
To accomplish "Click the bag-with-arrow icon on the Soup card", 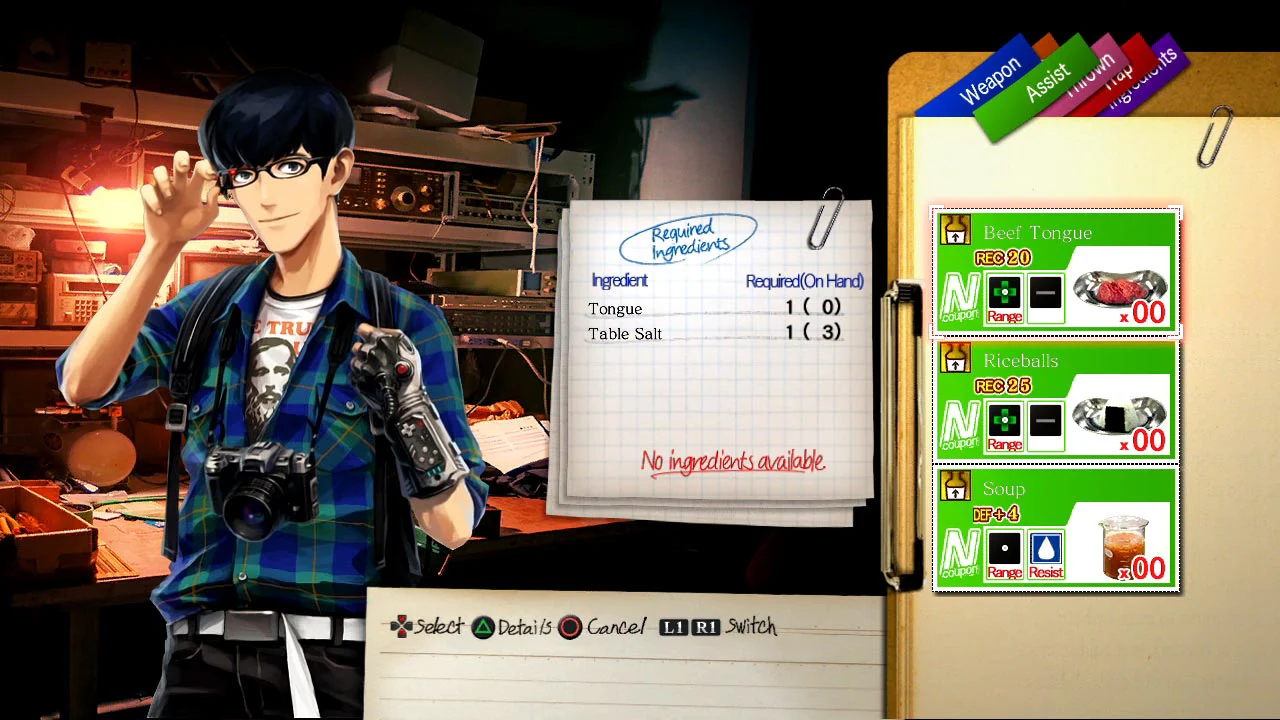I will pos(955,486).
